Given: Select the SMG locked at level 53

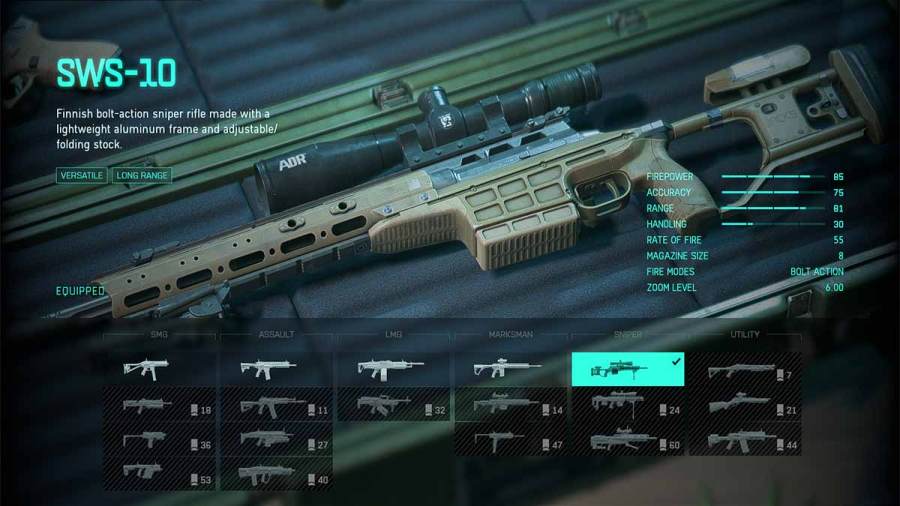Looking at the screenshot, I should tap(160, 473).
